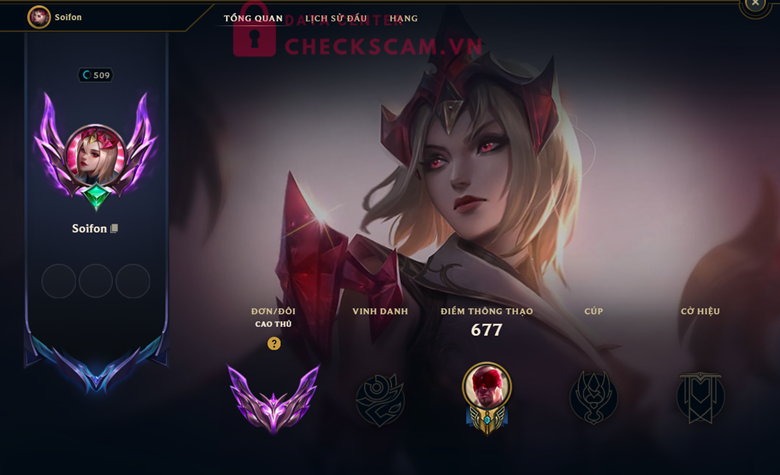
Task: Click the yellow question mark under Cao Thủ
Action: tap(273, 343)
